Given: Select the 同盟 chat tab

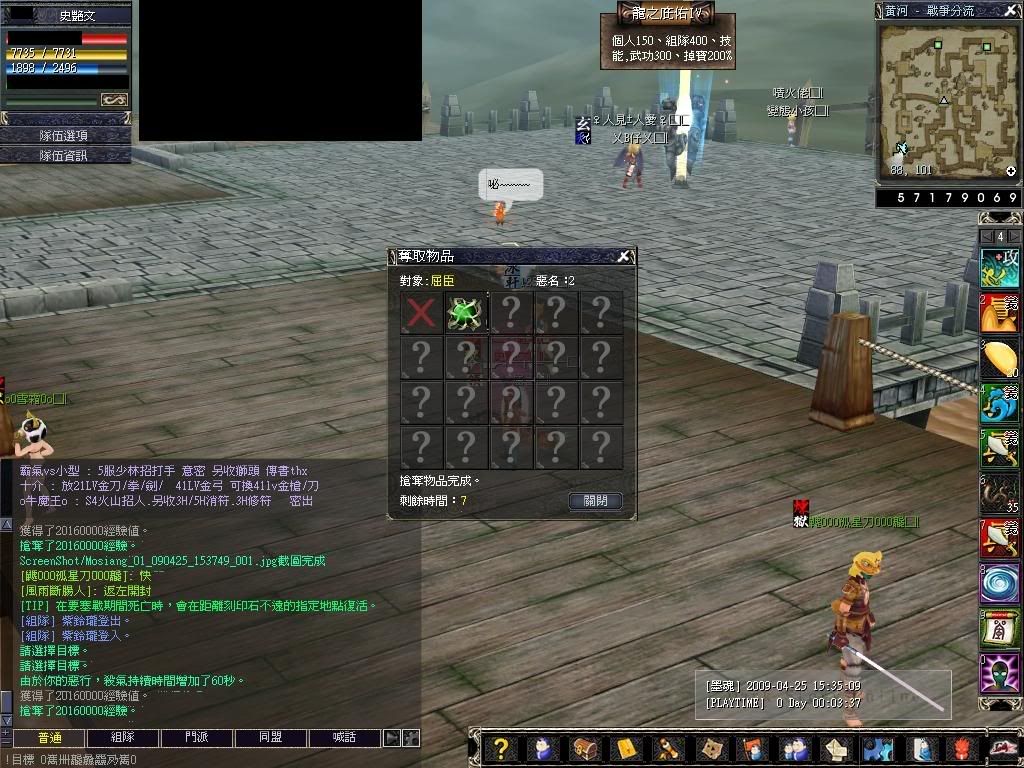Looking at the screenshot, I should click(x=271, y=738).
